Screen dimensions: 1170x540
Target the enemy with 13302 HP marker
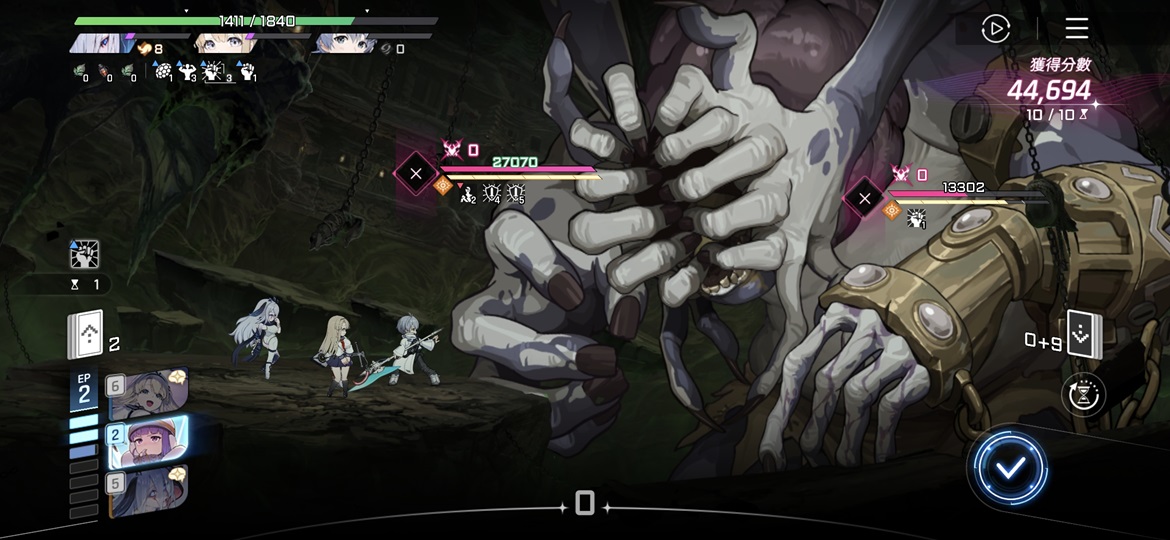tap(864, 198)
